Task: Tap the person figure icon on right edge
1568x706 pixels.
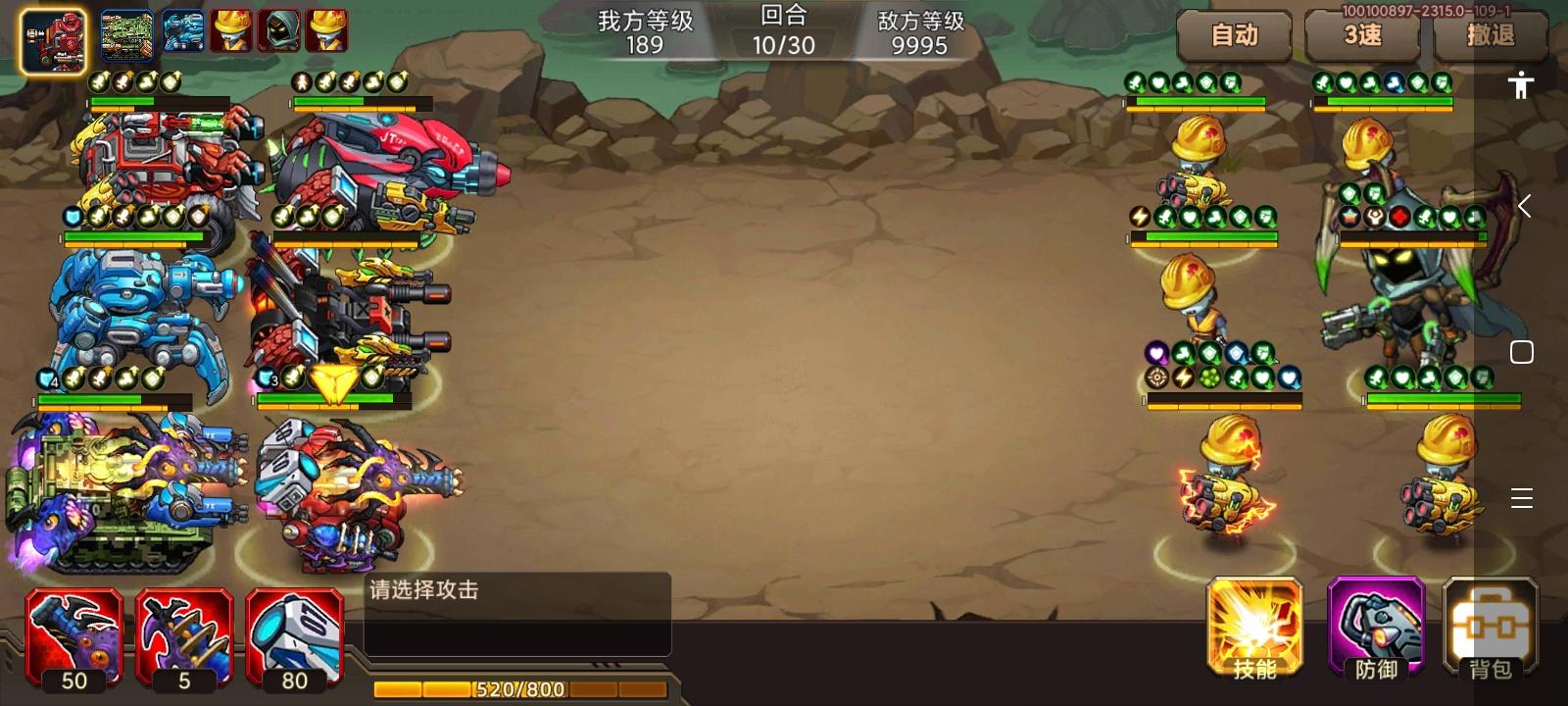Action: click(1520, 86)
